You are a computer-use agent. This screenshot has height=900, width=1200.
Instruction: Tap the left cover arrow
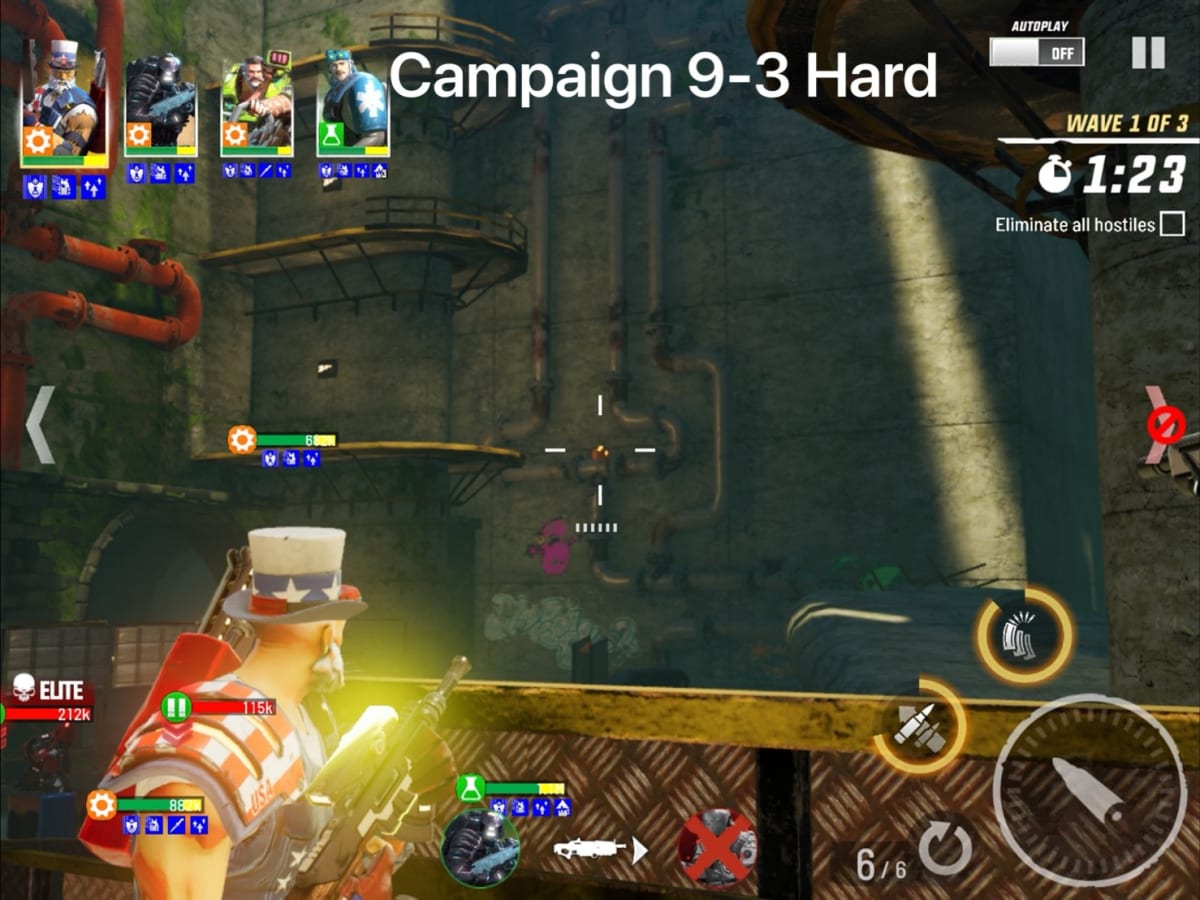40,425
